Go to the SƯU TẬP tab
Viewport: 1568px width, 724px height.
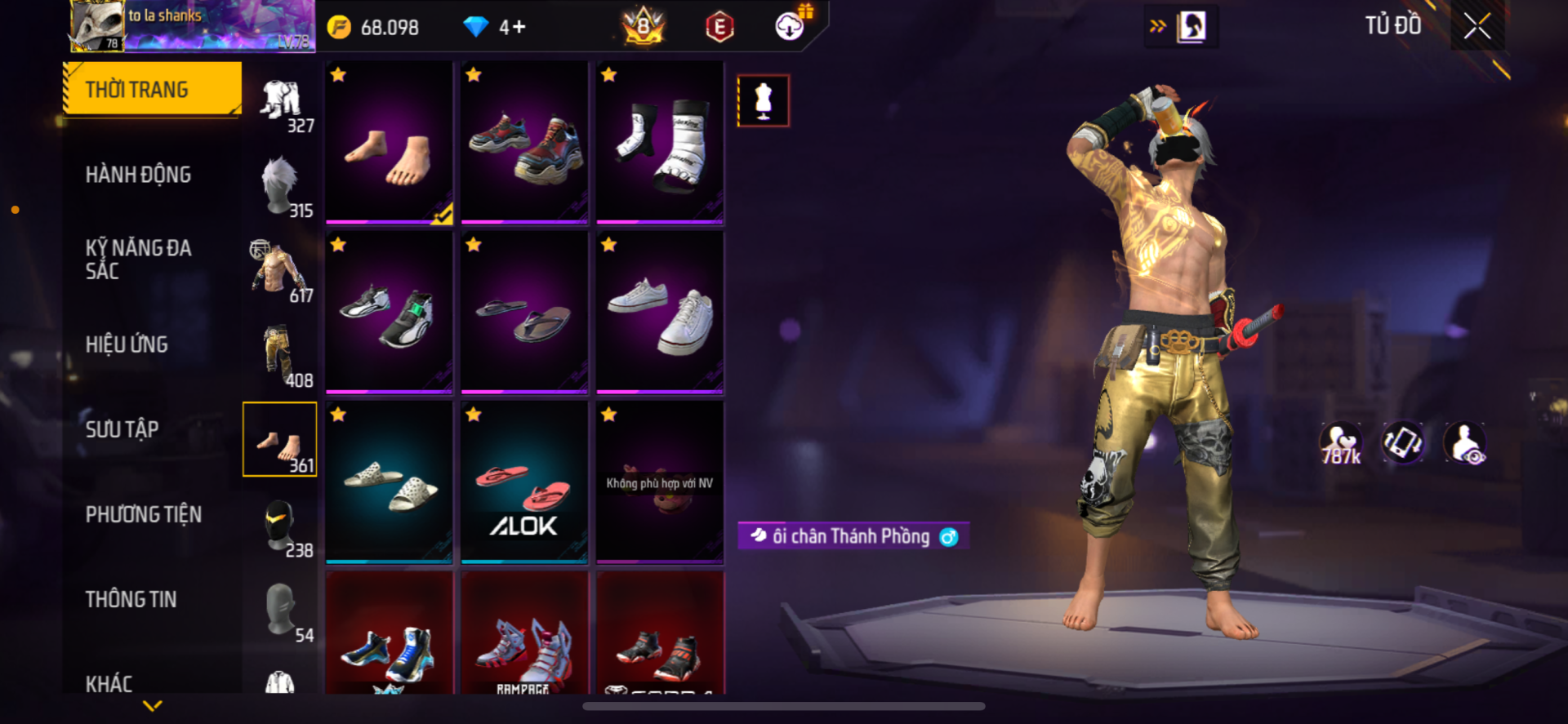point(122,429)
